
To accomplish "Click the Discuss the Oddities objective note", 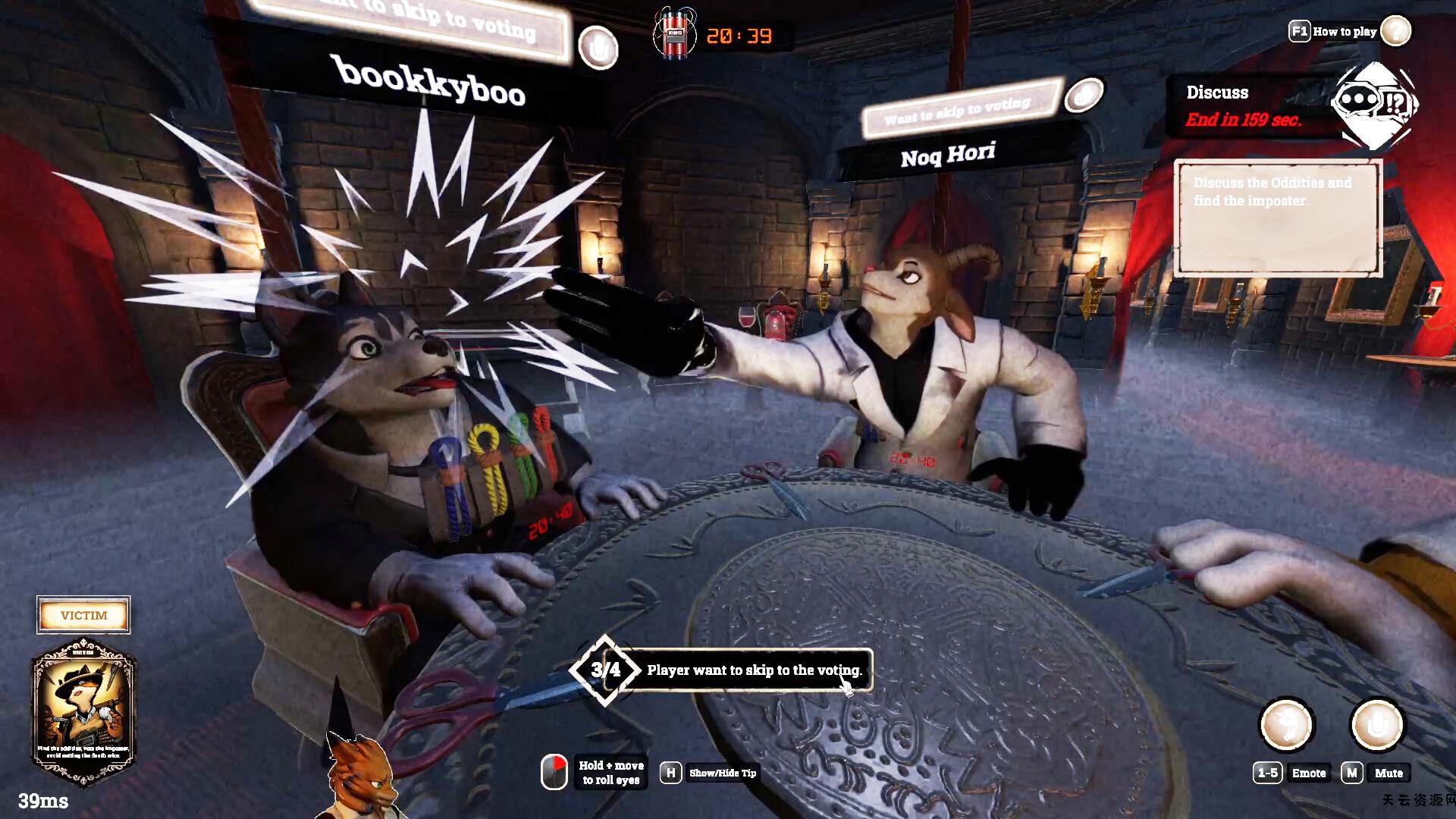I will 1277,218.
